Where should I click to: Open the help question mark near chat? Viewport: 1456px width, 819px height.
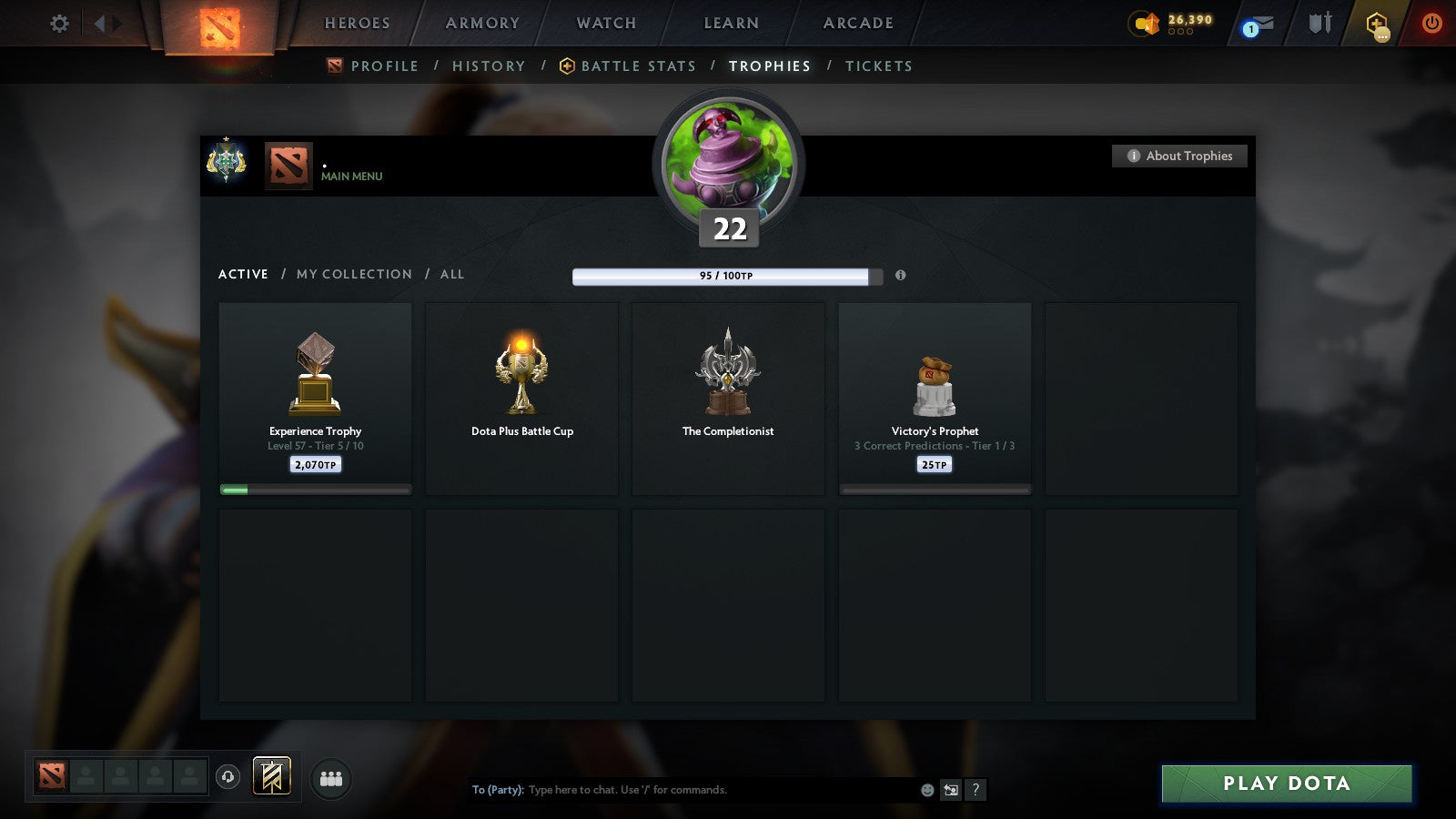click(976, 790)
